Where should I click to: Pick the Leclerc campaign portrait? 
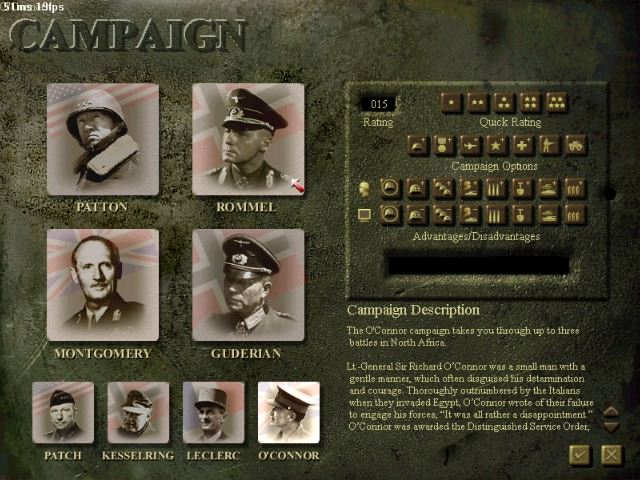[213, 412]
